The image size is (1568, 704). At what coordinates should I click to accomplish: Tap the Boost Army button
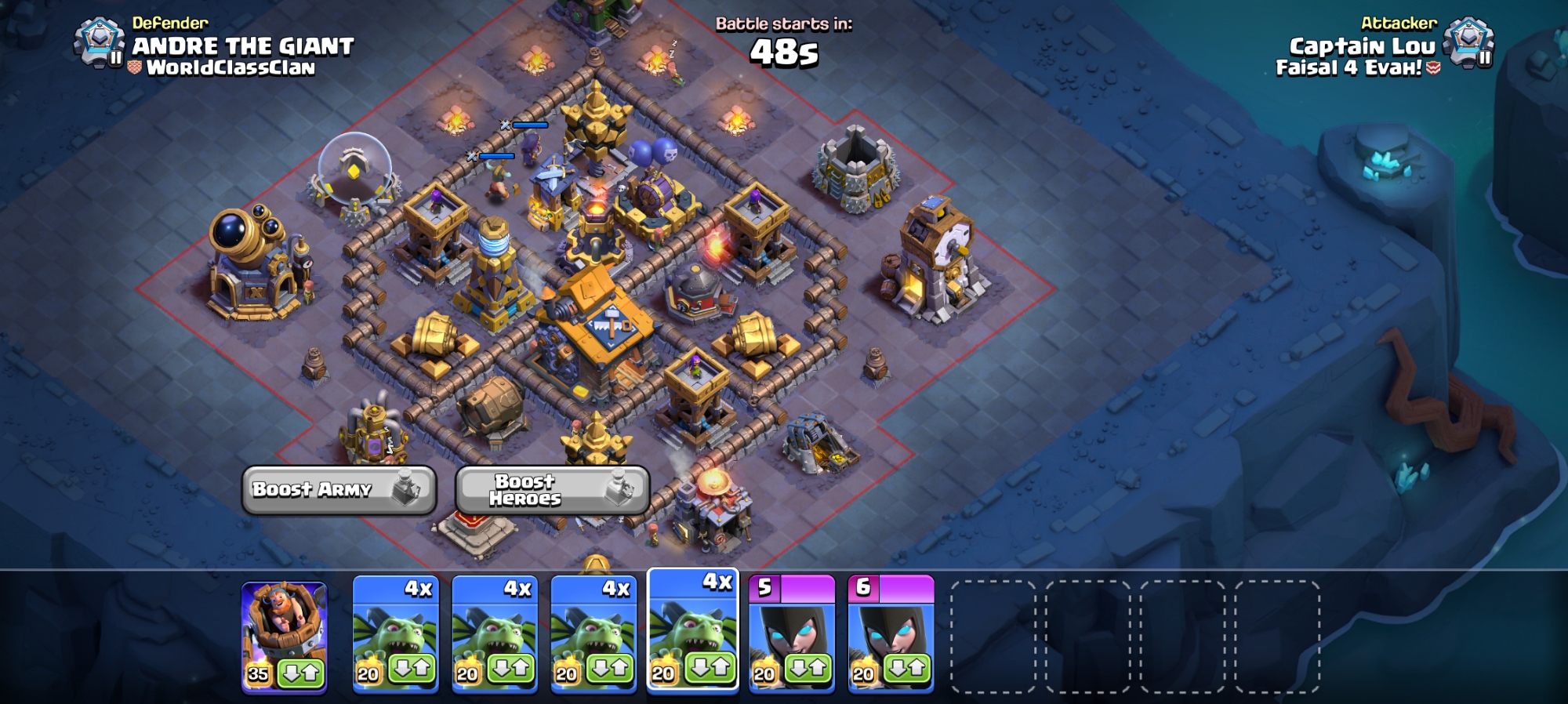point(338,490)
